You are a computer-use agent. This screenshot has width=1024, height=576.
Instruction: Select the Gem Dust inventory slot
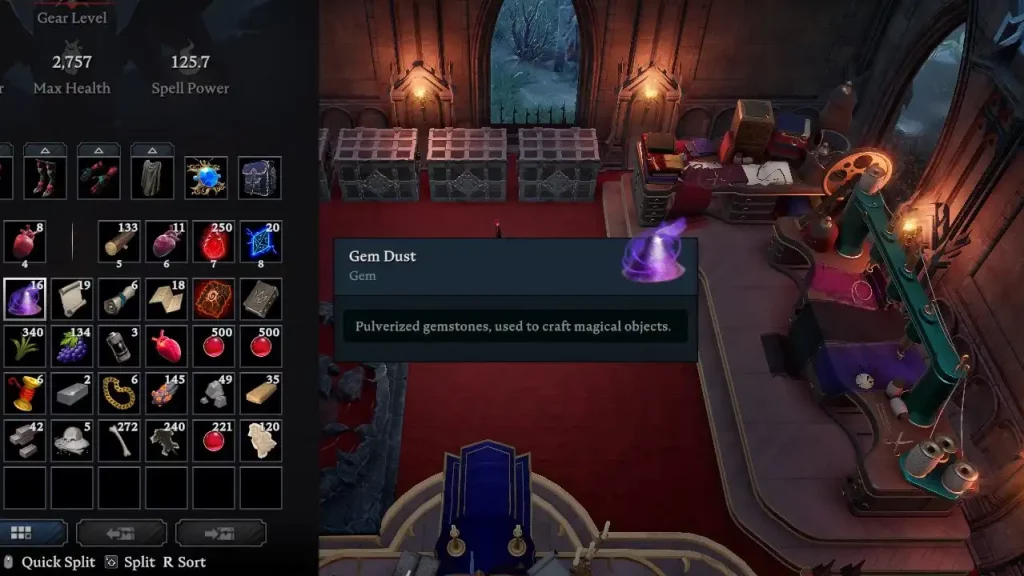(24, 298)
